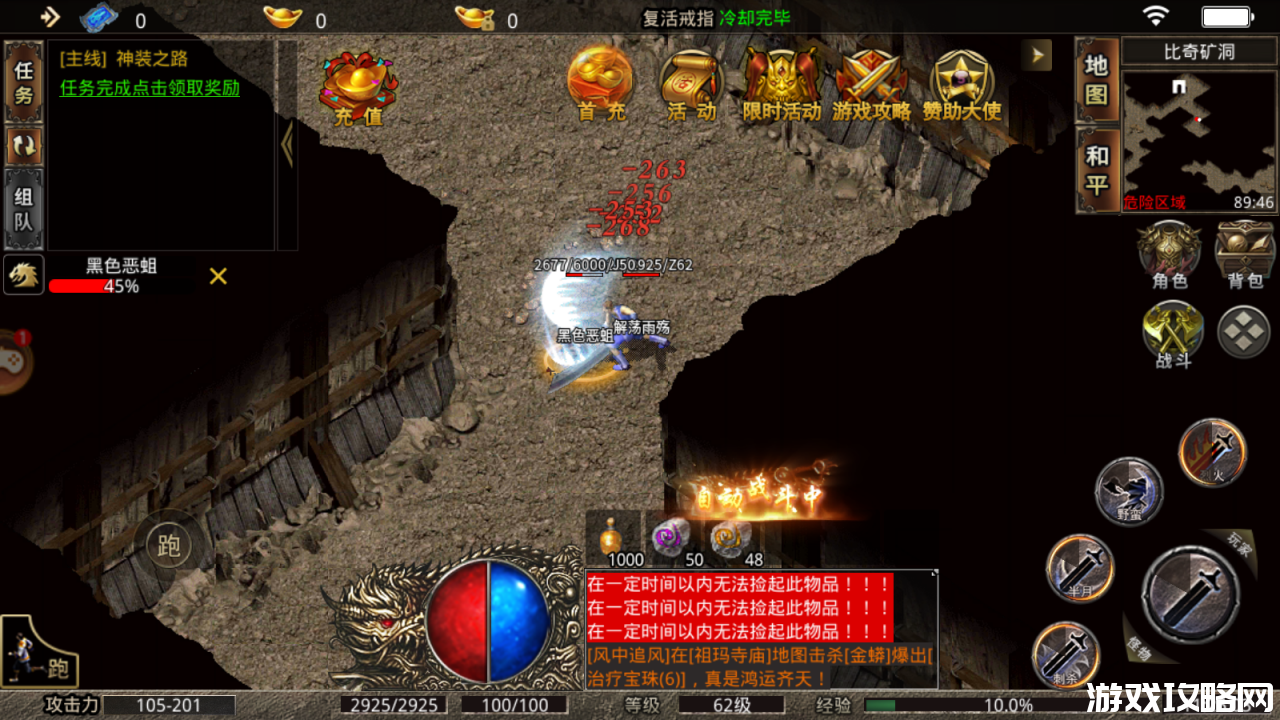Viewport: 1280px width, 720px height.
Task: Open the 充值 recharge treasure icon
Action: (358, 87)
